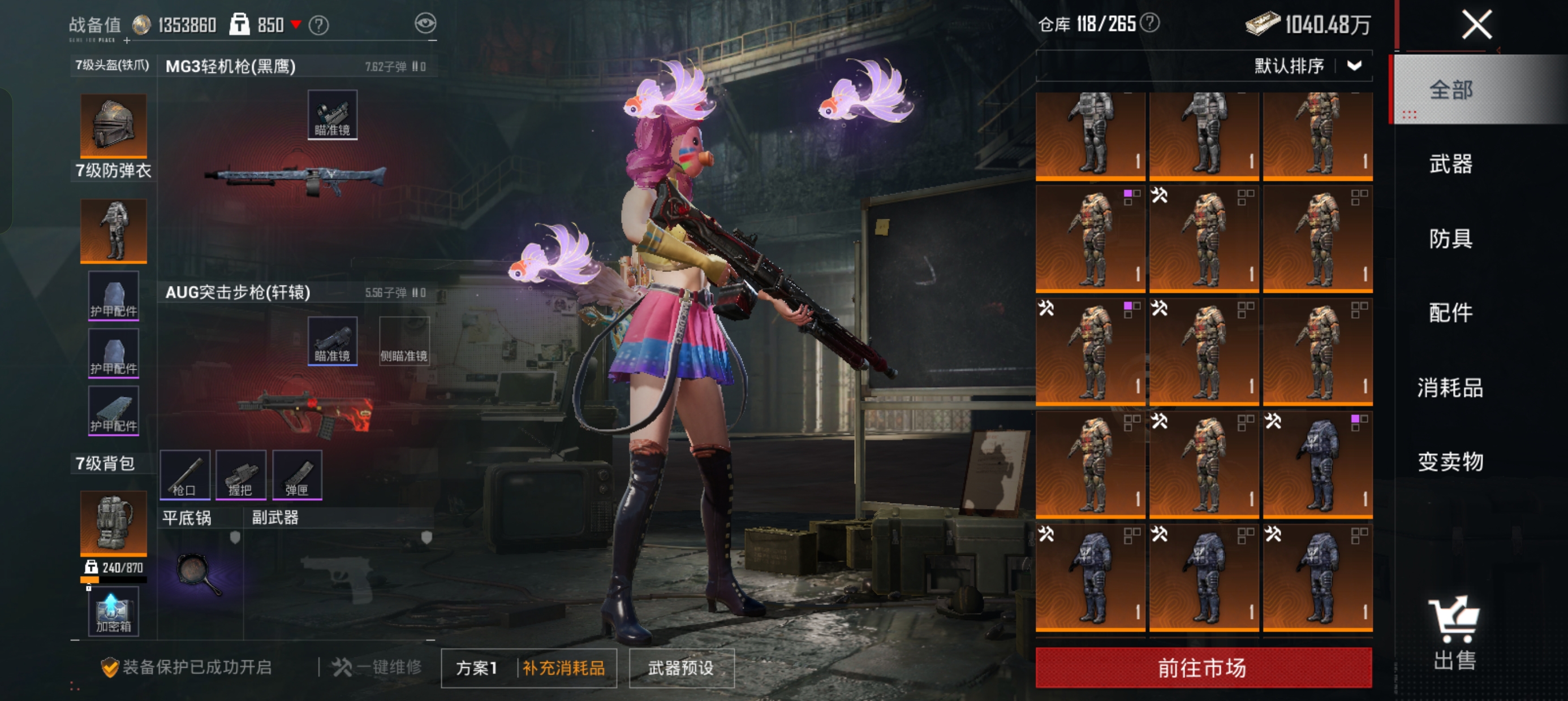Open the 加密箱 secure container slot
The height and width of the screenshot is (701, 1568).
pyautogui.click(x=113, y=612)
